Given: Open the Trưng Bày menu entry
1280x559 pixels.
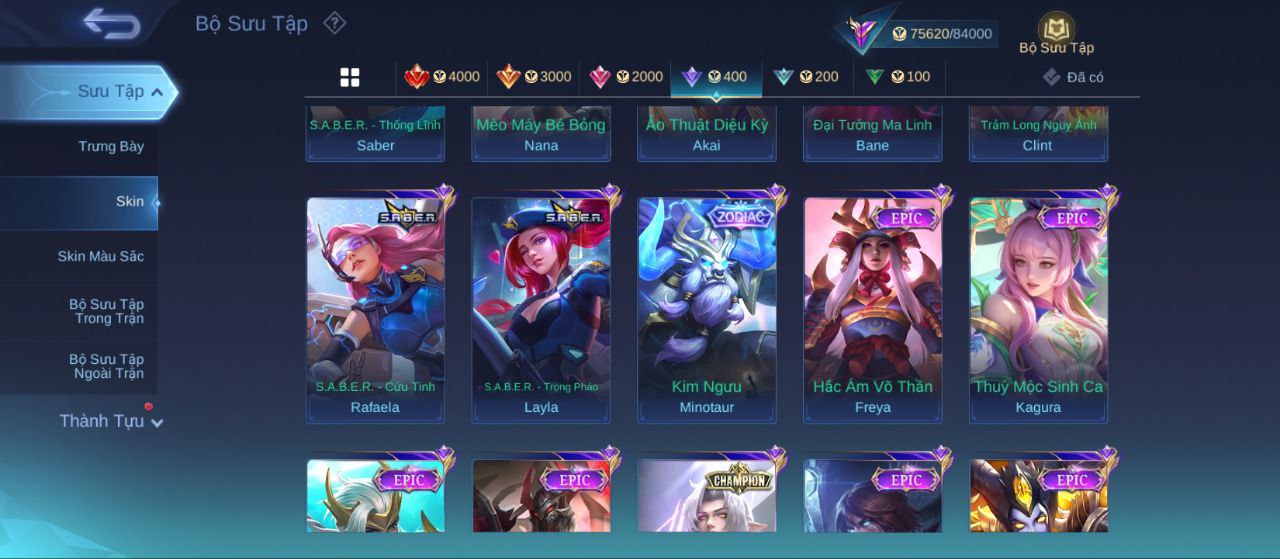Looking at the screenshot, I should click(x=111, y=147).
